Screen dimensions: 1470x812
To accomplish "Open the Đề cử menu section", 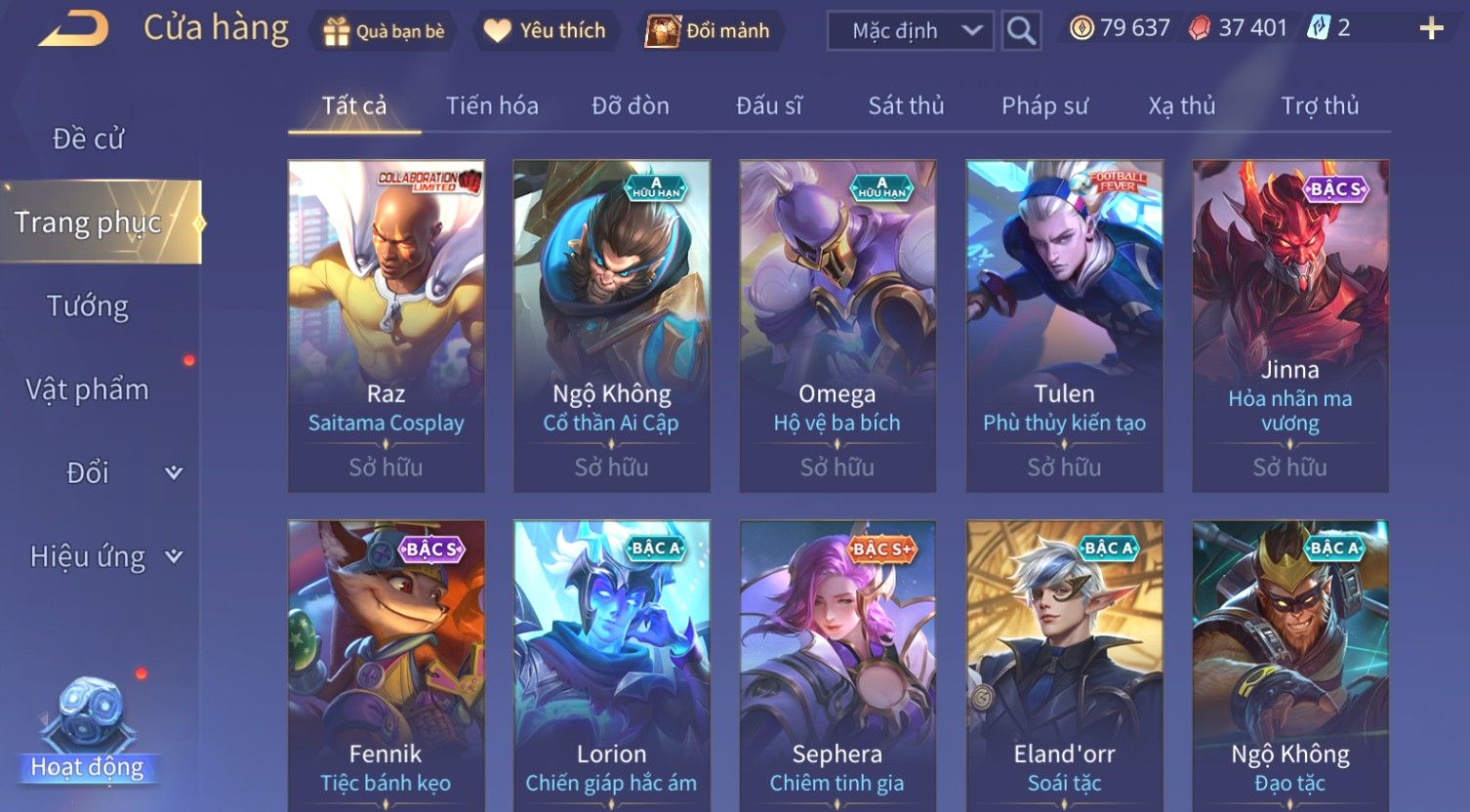I will (x=88, y=139).
